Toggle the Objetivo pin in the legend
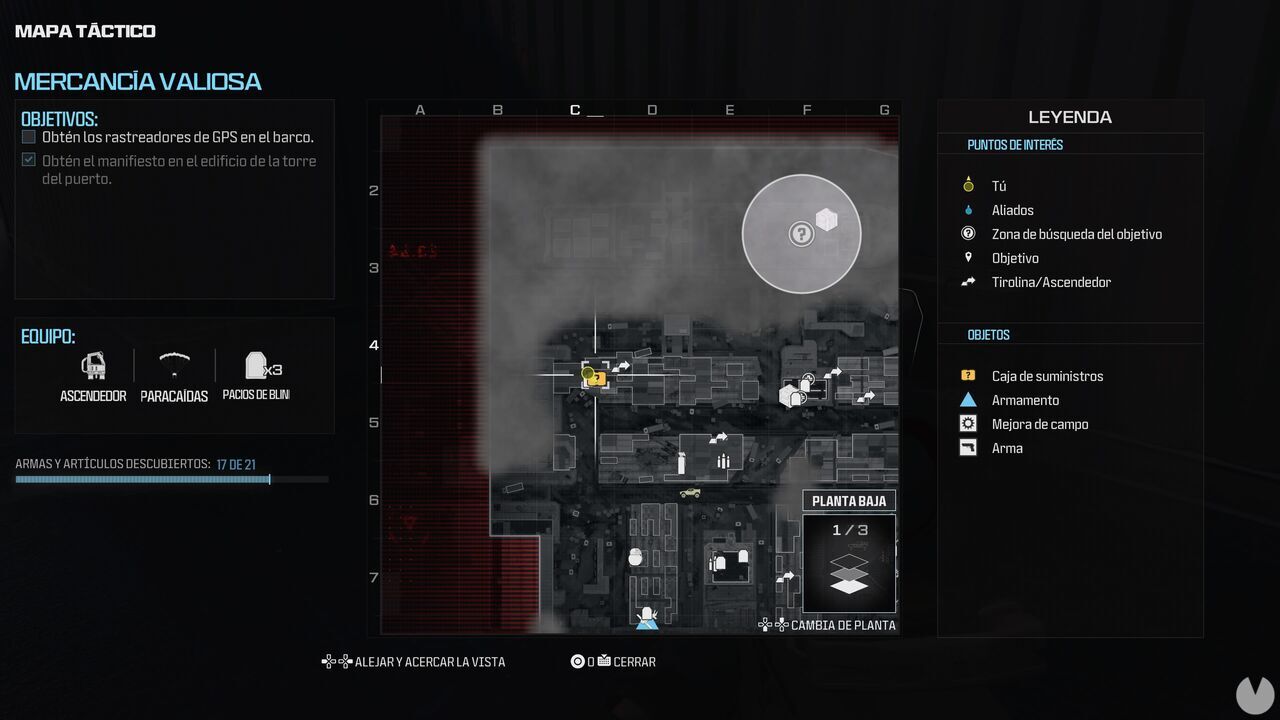The image size is (1280, 720). tap(967, 258)
